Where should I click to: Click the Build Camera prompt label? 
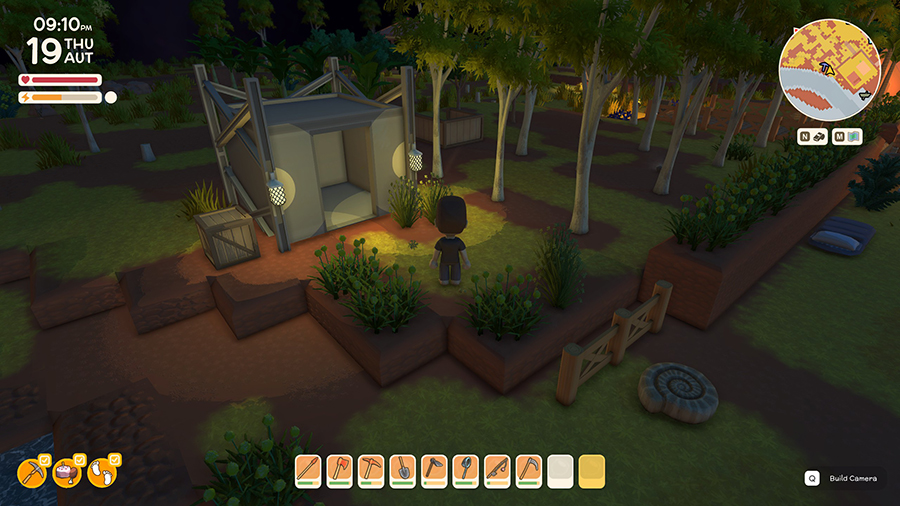(852, 478)
